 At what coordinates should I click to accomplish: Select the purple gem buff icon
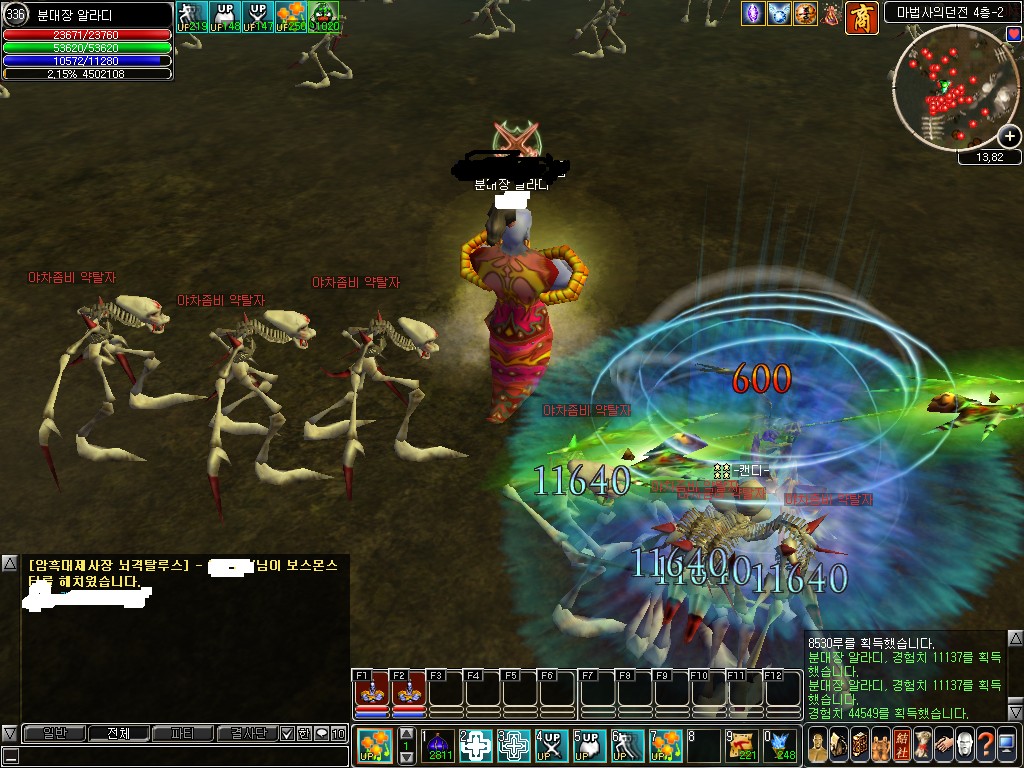(753, 14)
